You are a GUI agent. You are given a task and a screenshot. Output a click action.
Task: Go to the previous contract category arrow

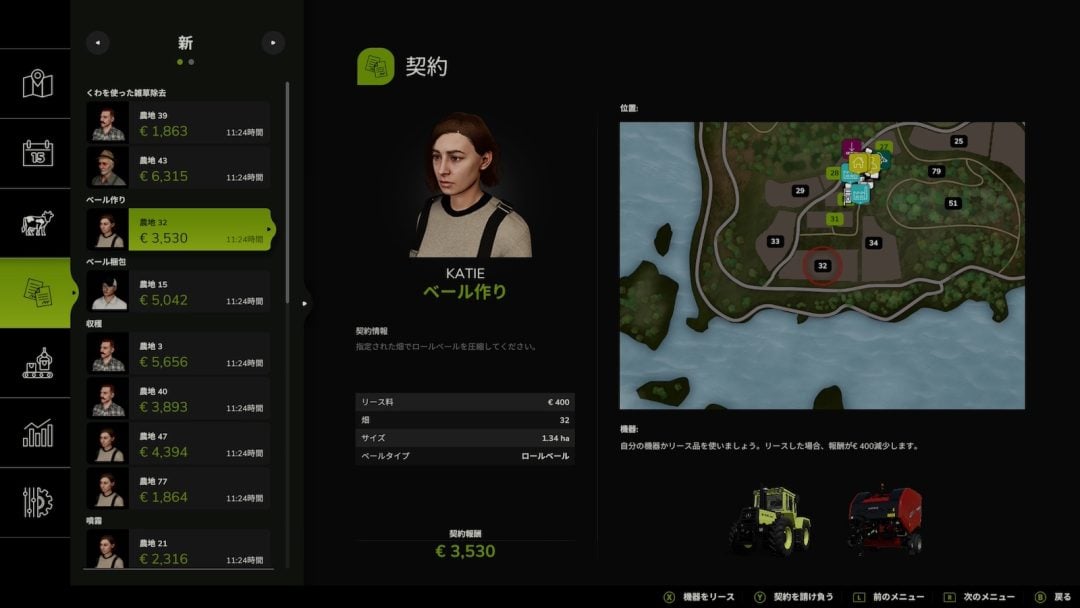[x=97, y=43]
